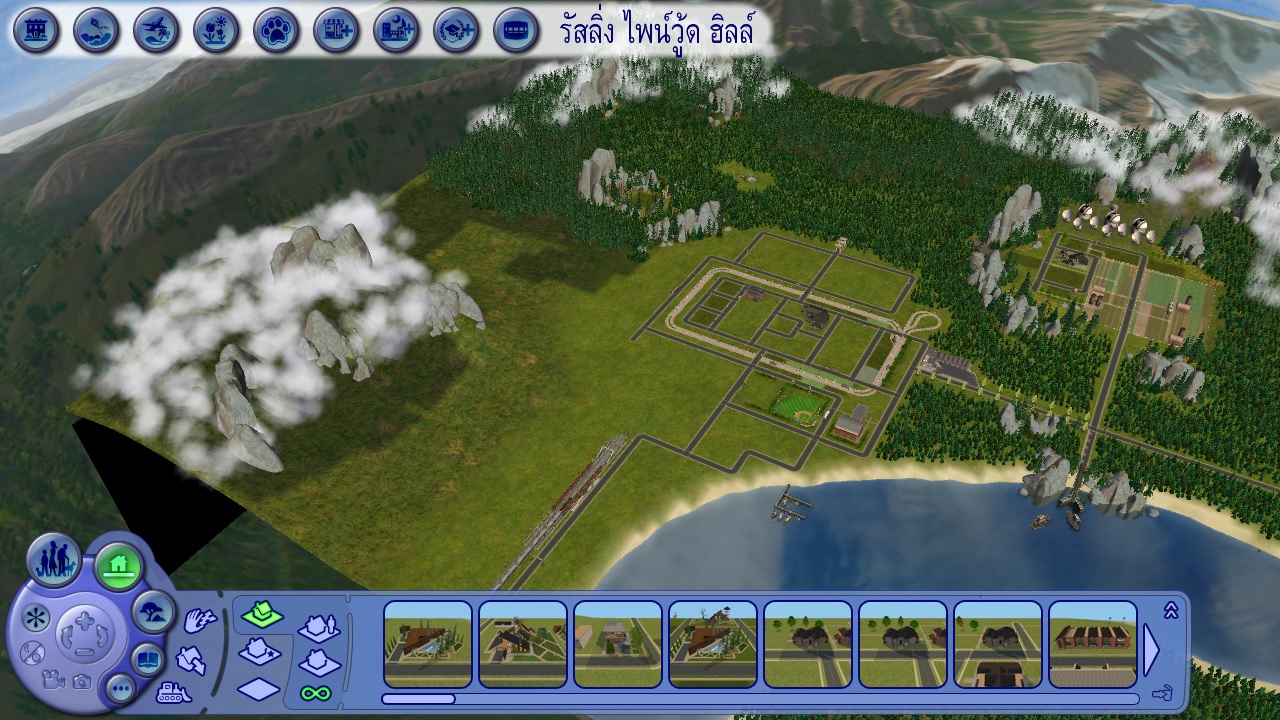Open the three-dots options menu
This screenshot has width=1280, height=720.
coord(120,687)
